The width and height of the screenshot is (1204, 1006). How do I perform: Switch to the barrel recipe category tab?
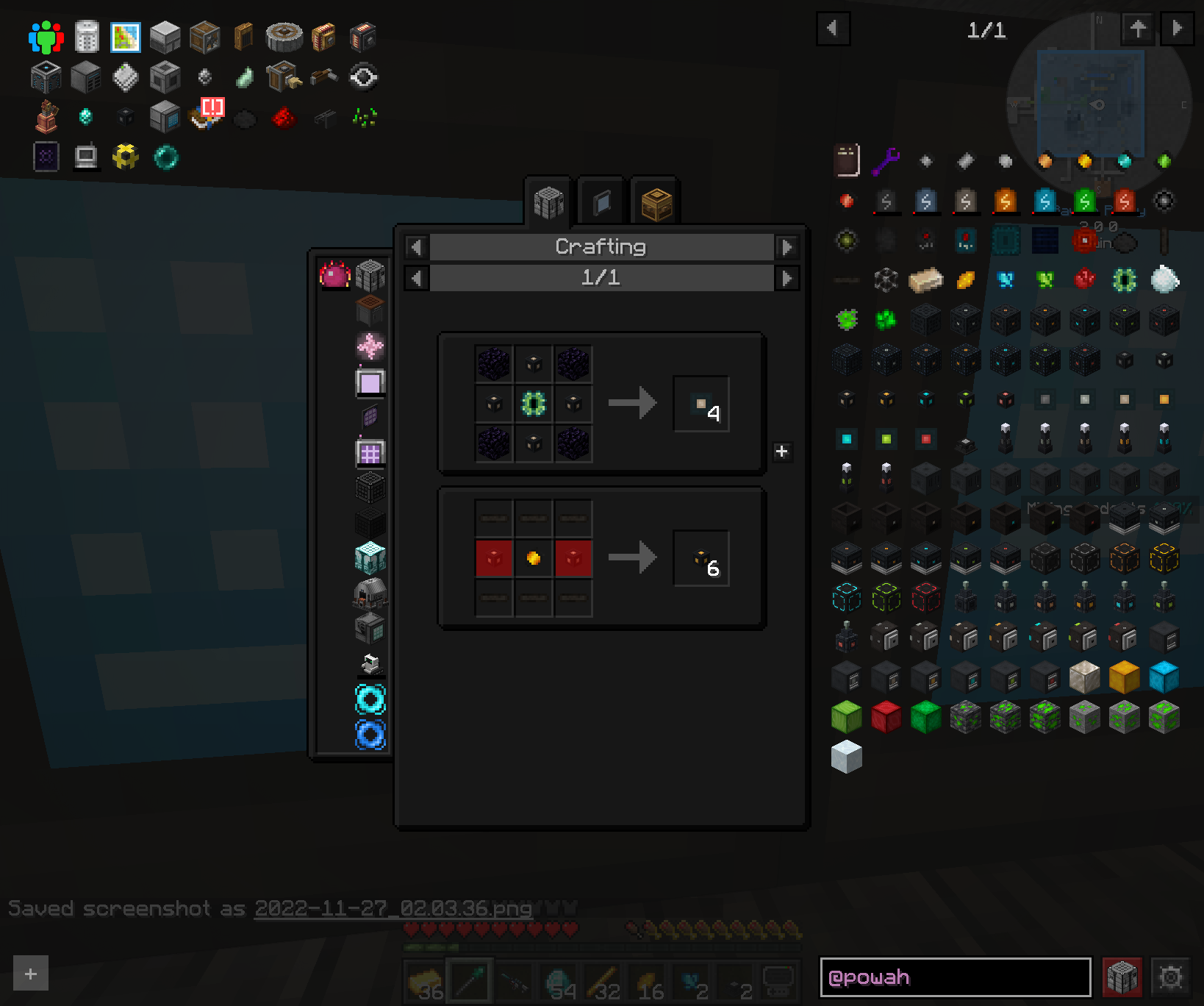pyautogui.click(x=656, y=200)
